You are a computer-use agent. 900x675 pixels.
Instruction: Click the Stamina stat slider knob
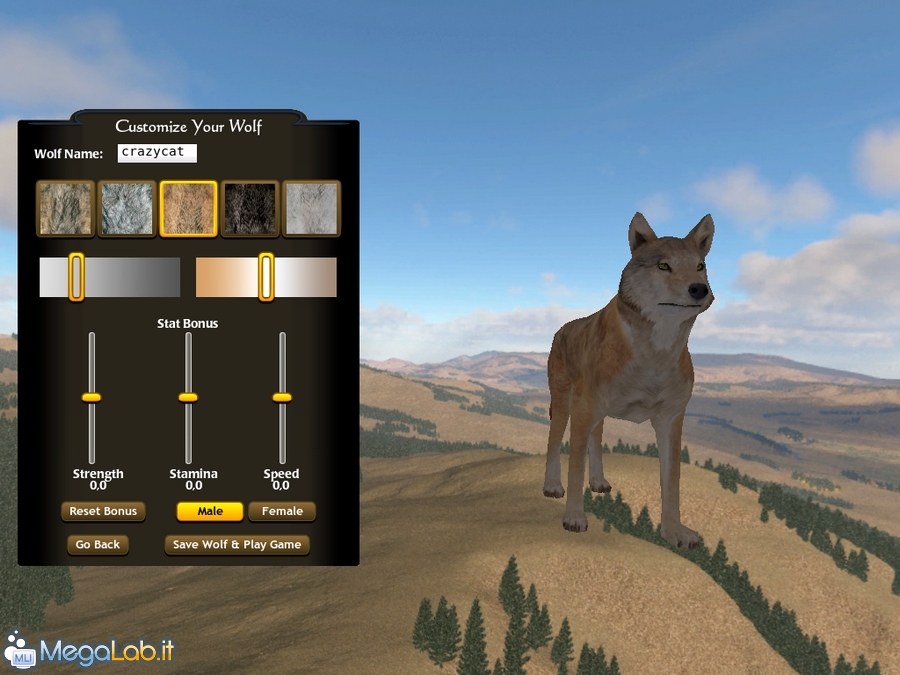pyautogui.click(x=188, y=397)
